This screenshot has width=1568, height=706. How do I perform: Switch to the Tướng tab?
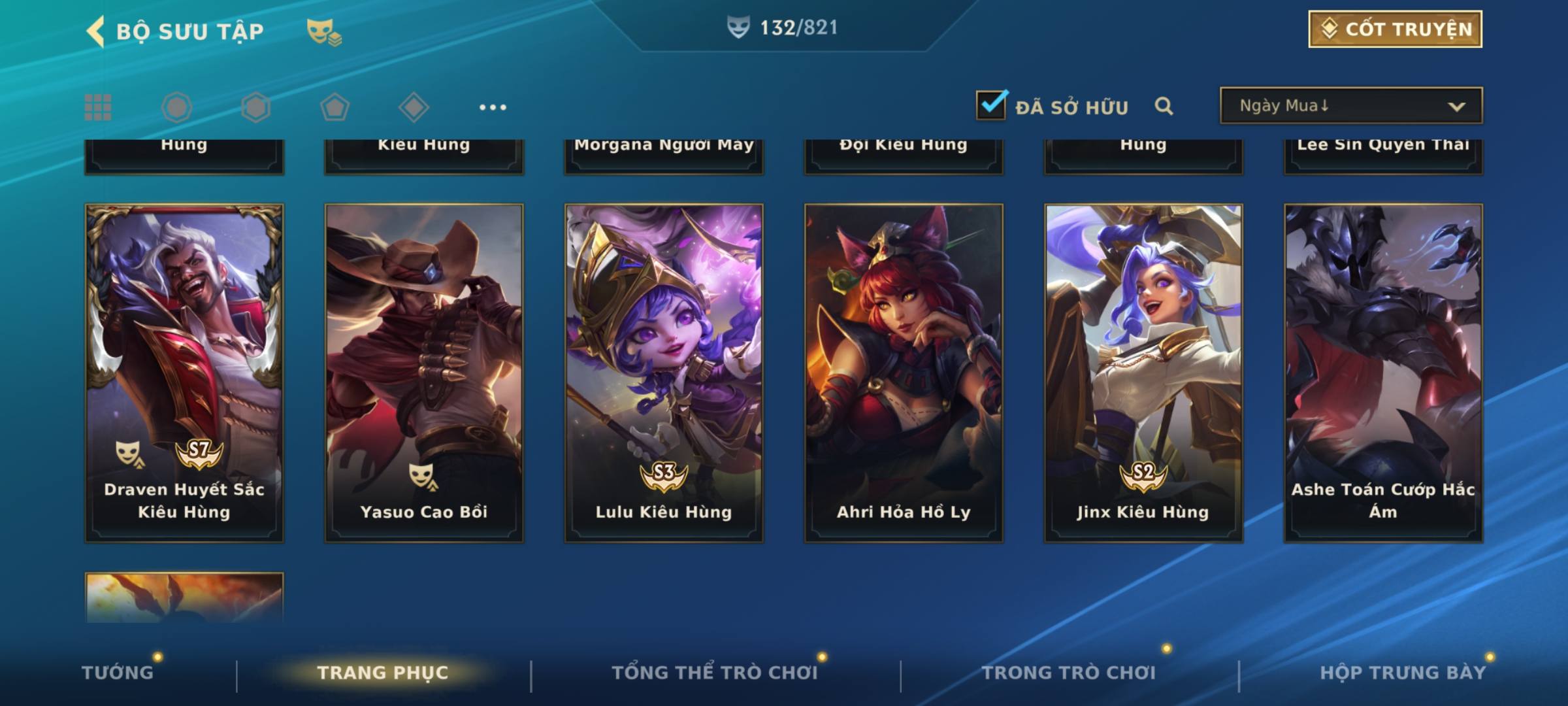click(x=118, y=673)
